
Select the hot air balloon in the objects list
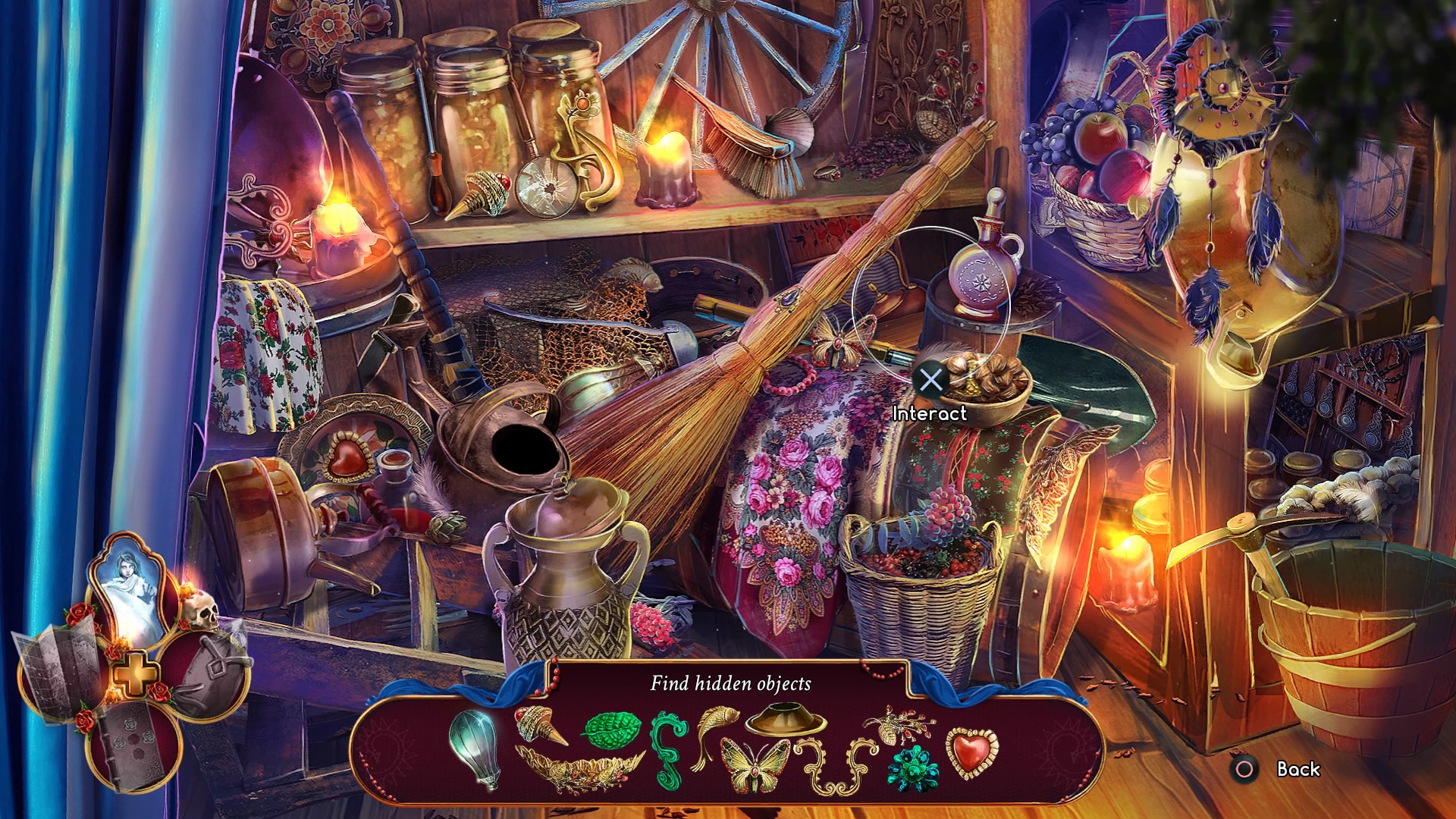coord(474,749)
